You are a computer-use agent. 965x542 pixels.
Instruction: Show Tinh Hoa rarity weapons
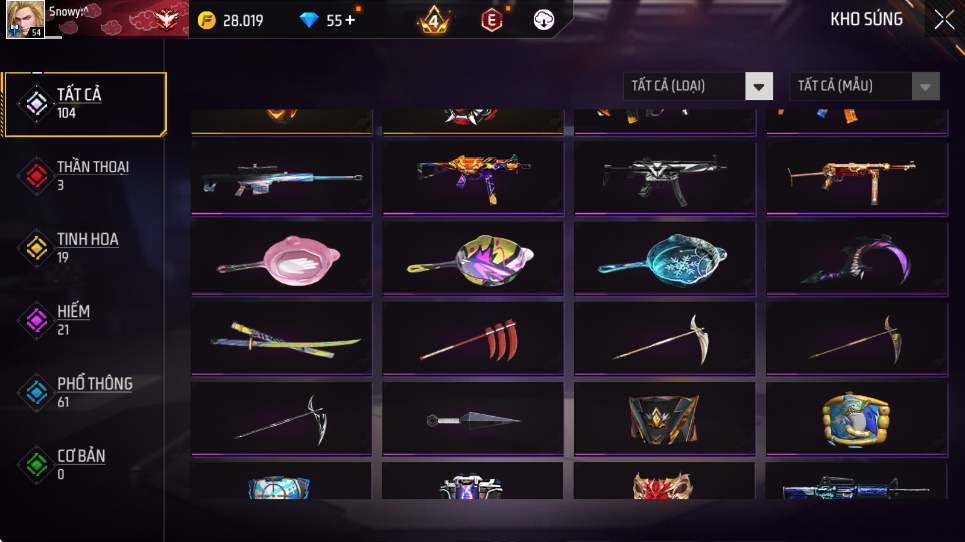[x=84, y=247]
